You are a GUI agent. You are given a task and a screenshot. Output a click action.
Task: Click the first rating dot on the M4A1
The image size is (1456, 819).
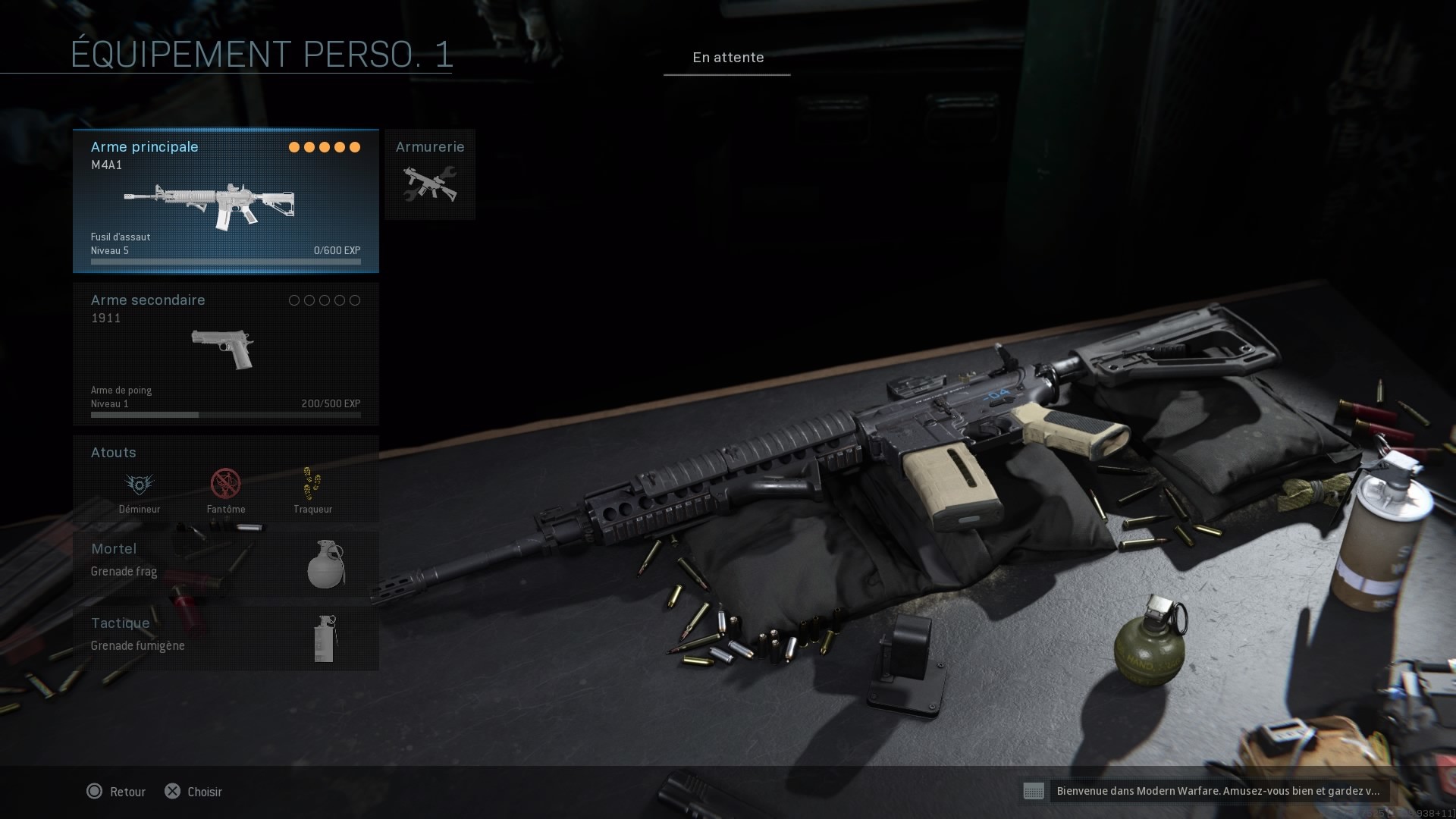point(293,147)
